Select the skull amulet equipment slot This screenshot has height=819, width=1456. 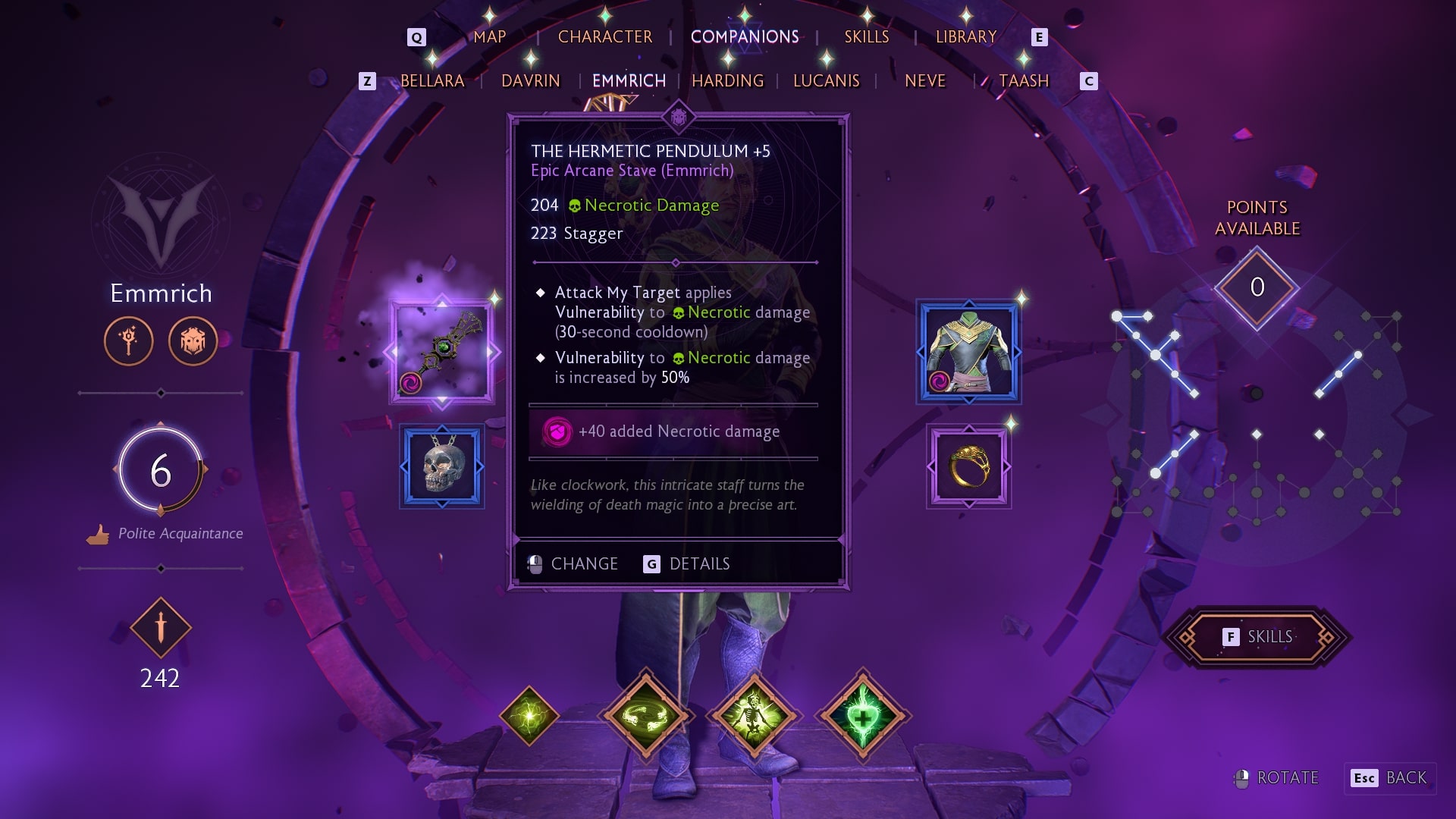(x=442, y=466)
